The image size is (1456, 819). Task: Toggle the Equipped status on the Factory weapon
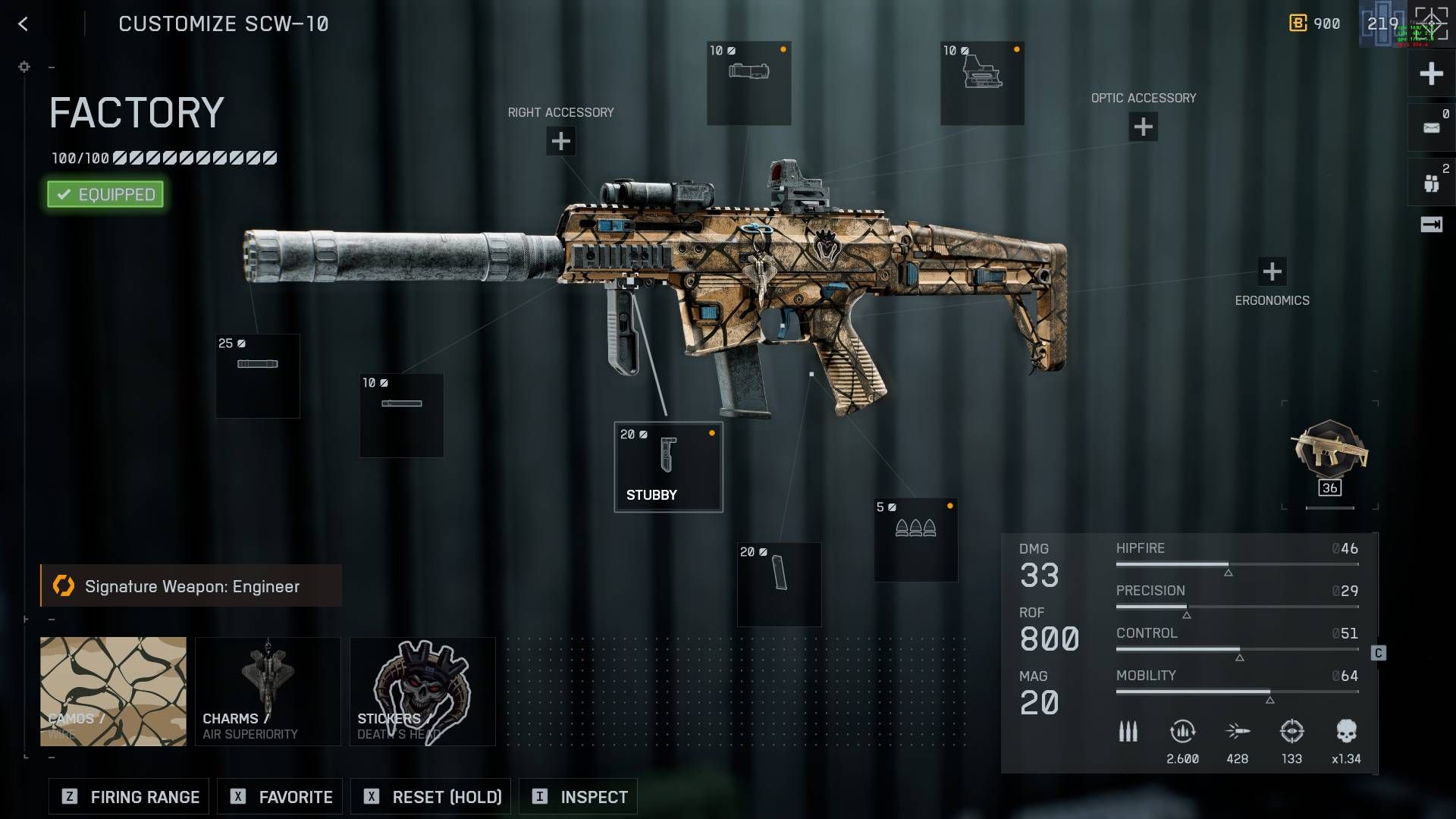tap(105, 194)
